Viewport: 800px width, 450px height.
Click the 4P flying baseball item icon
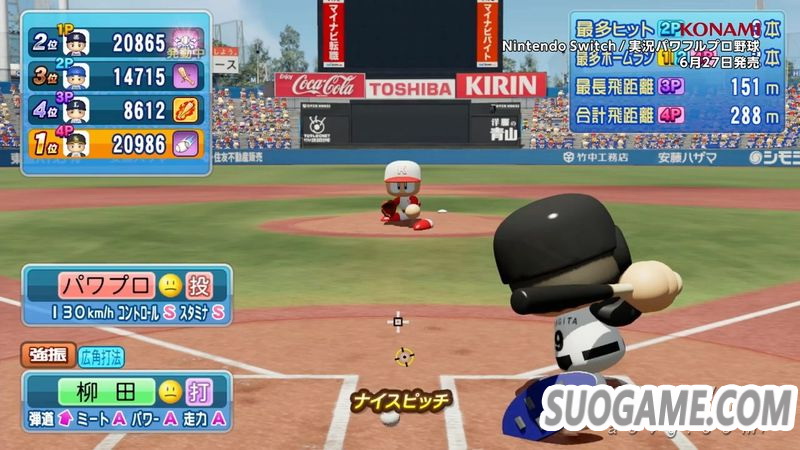[187, 144]
